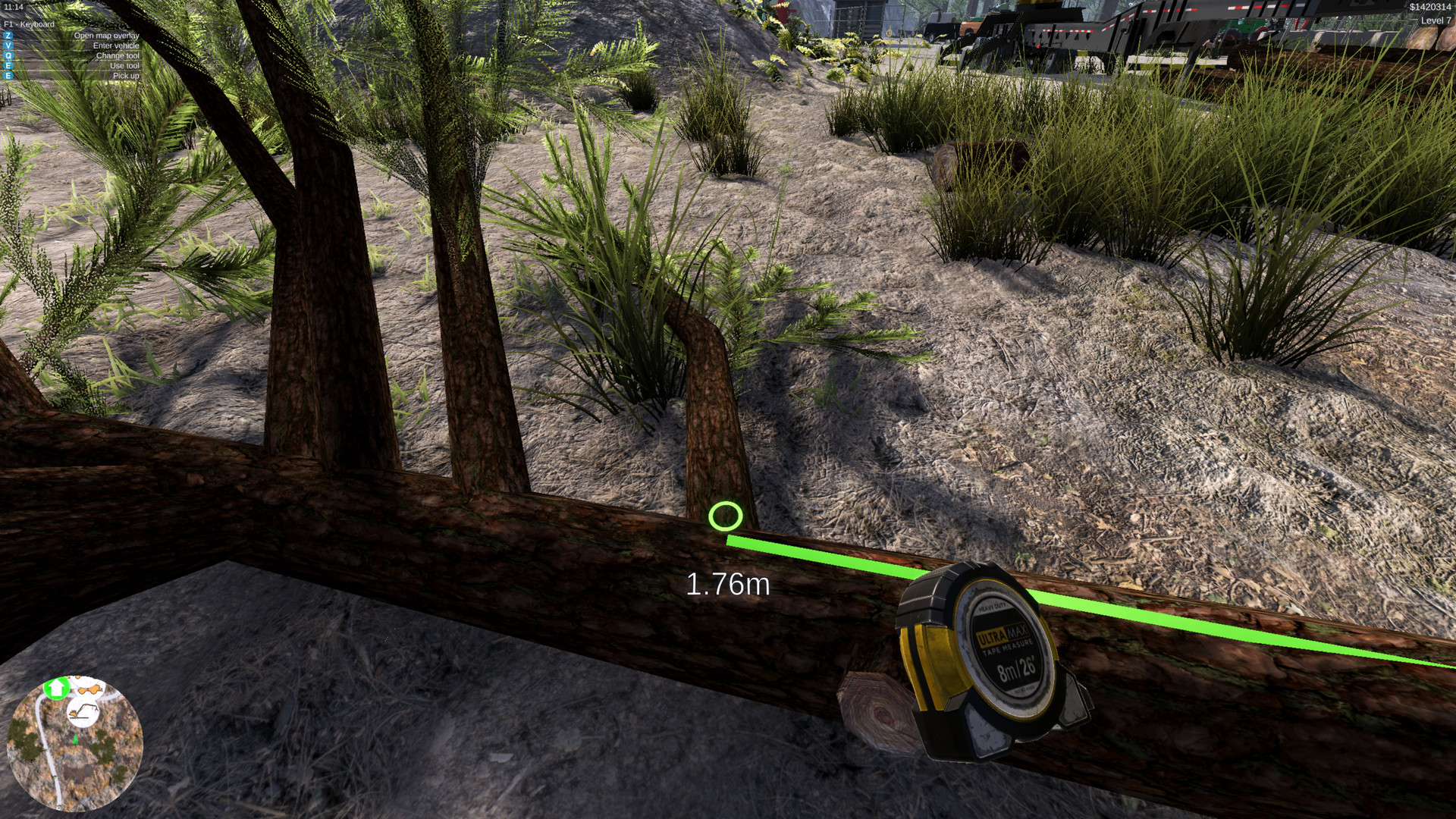This screenshot has width=1456, height=819.
Task: Select the V key icon for entering vehicles
Action: point(8,45)
